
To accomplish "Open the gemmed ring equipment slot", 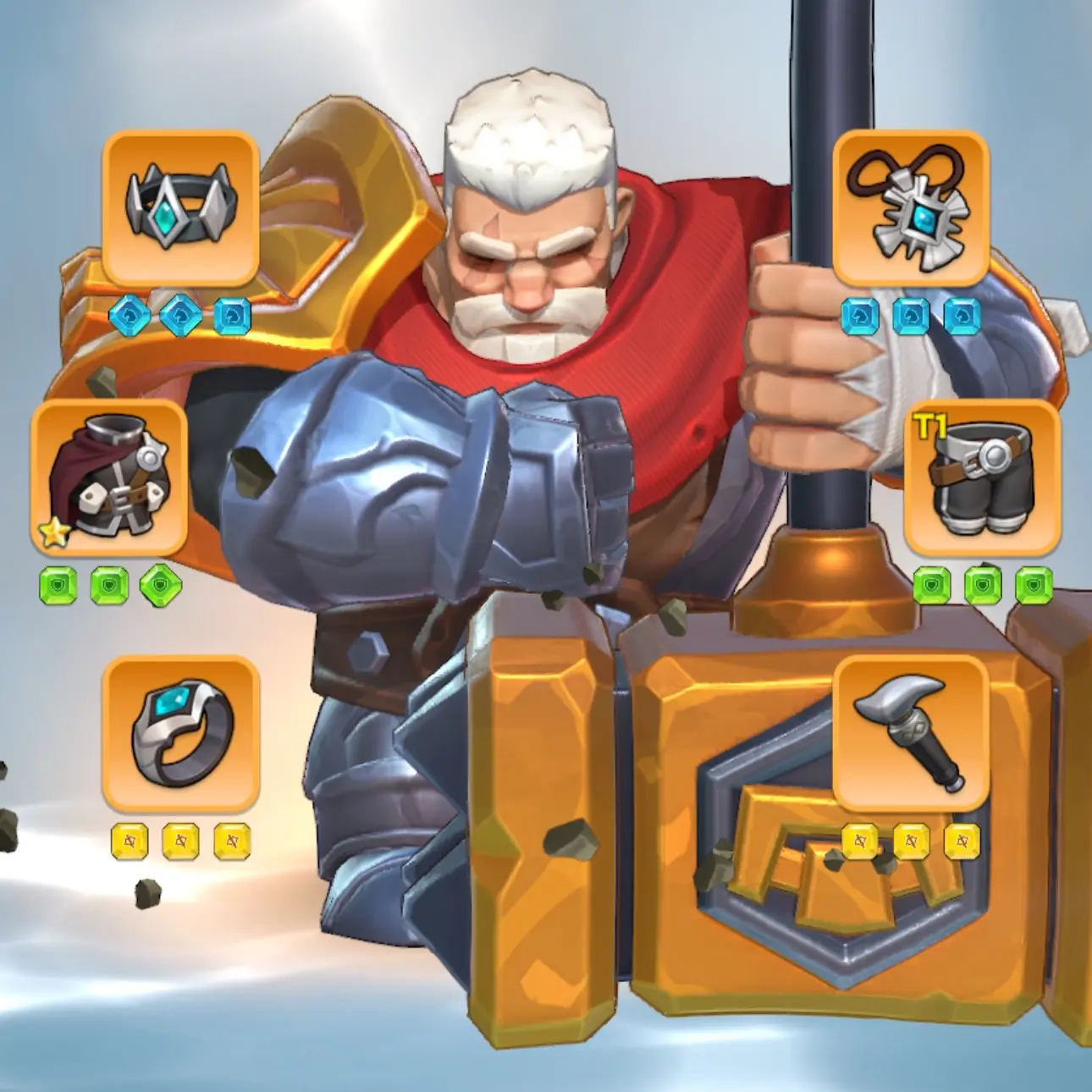I will click(179, 734).
